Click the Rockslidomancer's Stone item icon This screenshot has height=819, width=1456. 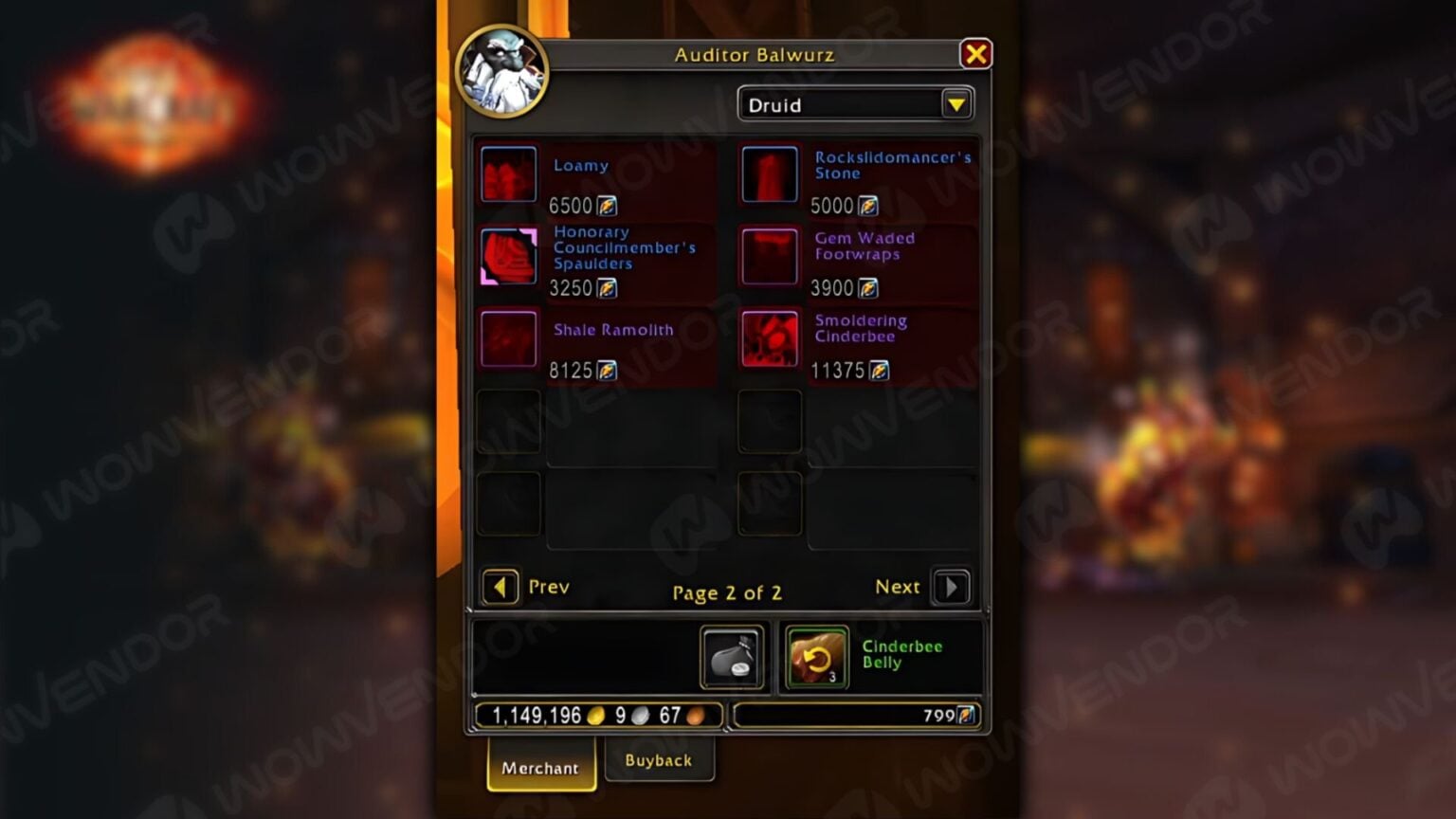pyautogui.click(x=770, y=175)
